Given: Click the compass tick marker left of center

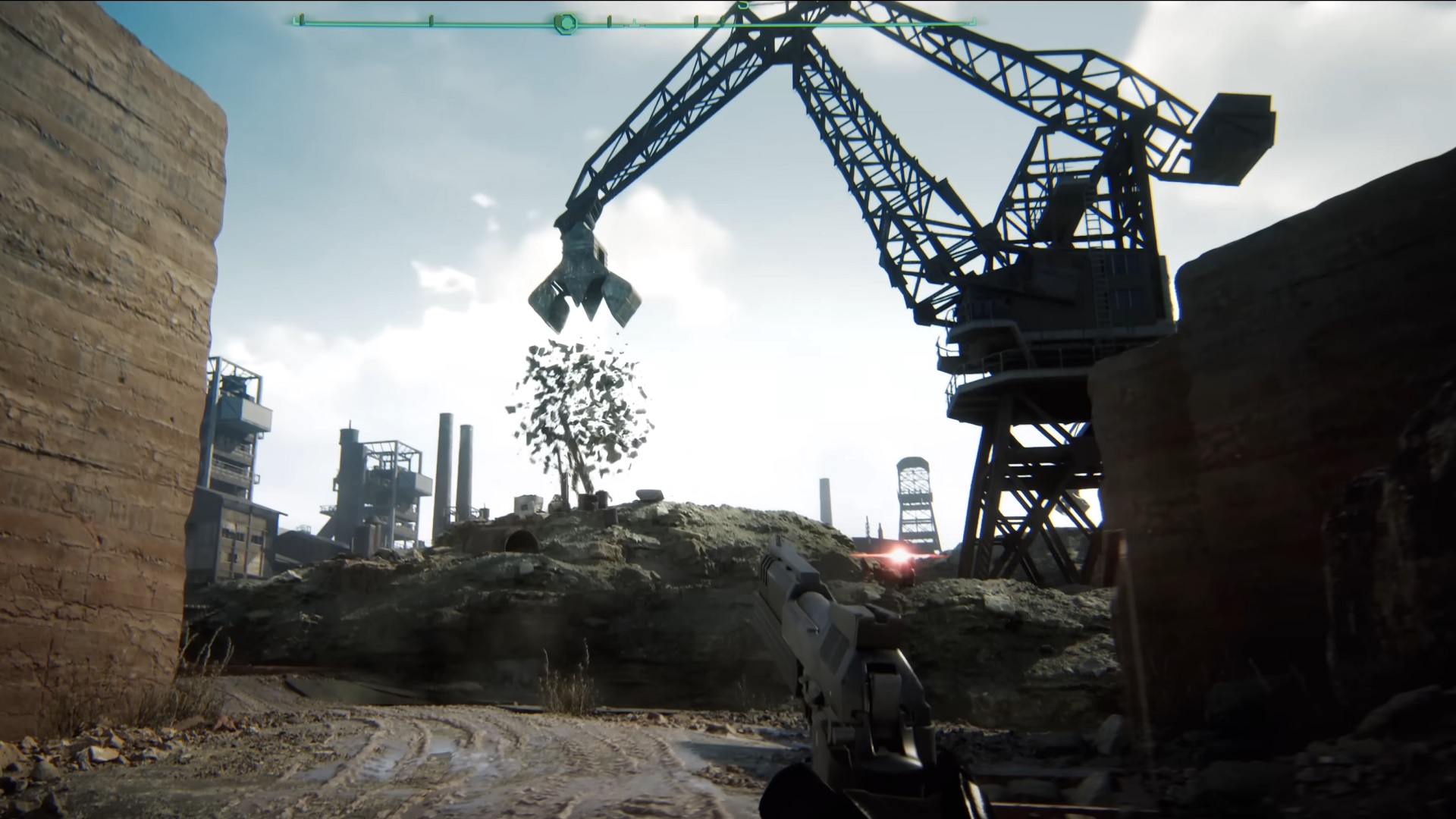Looking at the screenshot, I should [431, 20].
